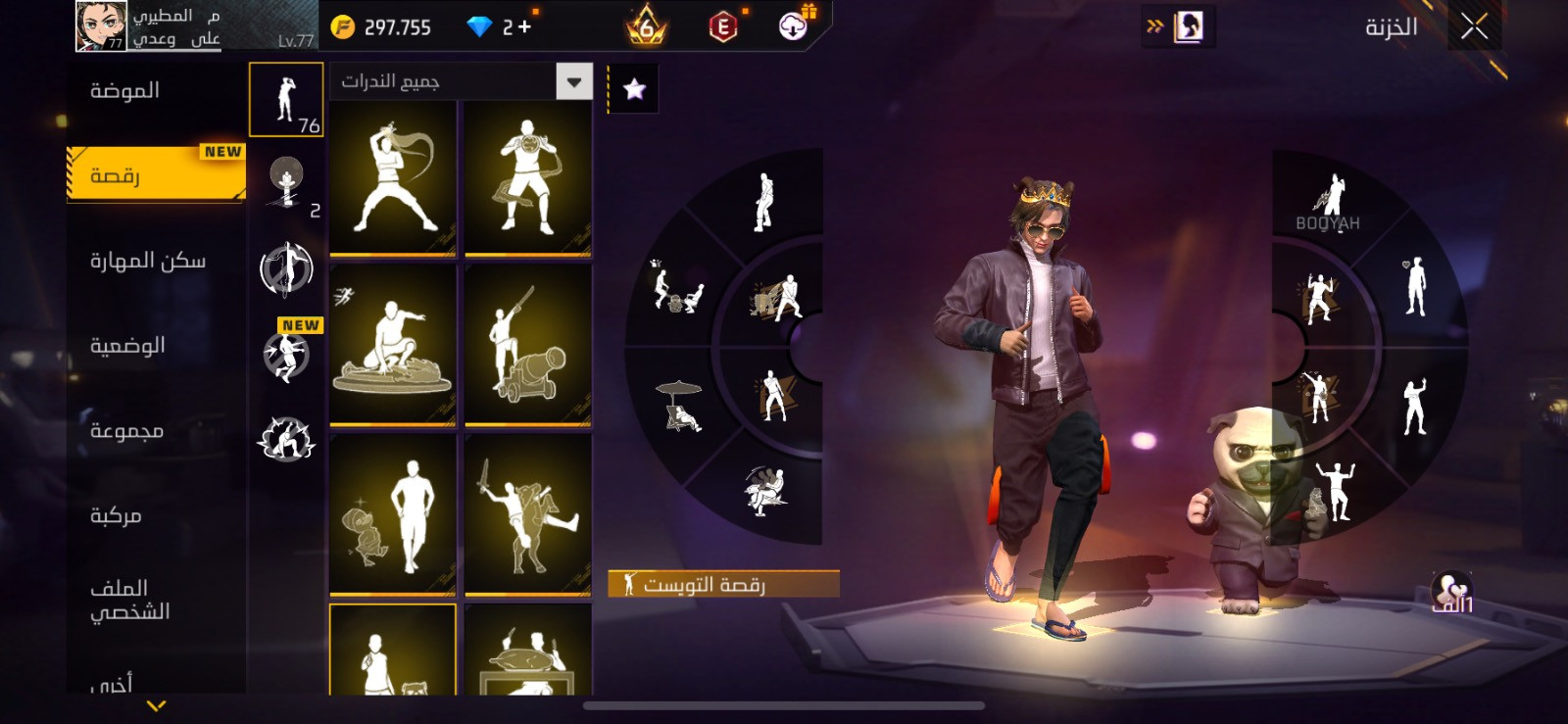Open the player profile avatar
This screenshot has height=724, width=1568.
tap(101, 26)
